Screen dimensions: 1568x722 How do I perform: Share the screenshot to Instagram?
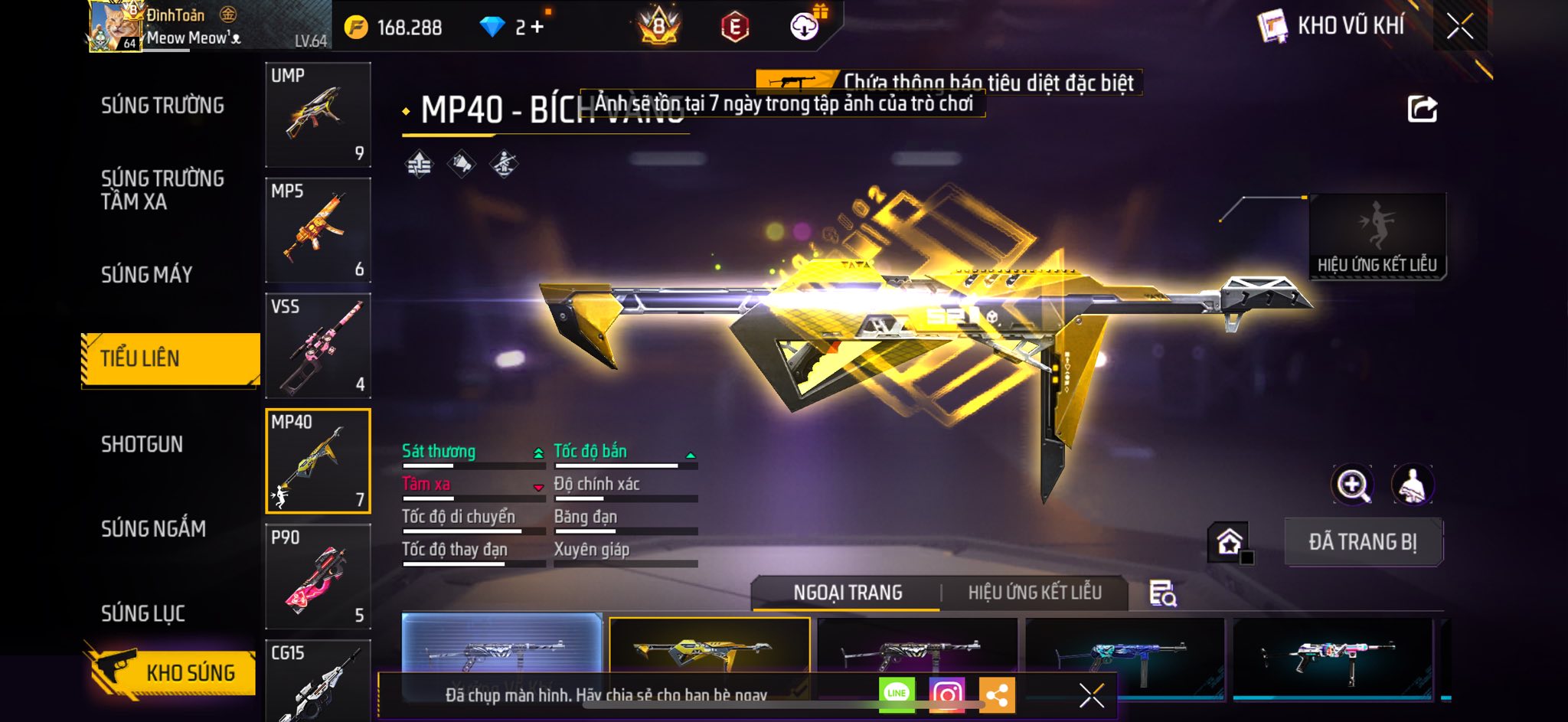(946, 694)
